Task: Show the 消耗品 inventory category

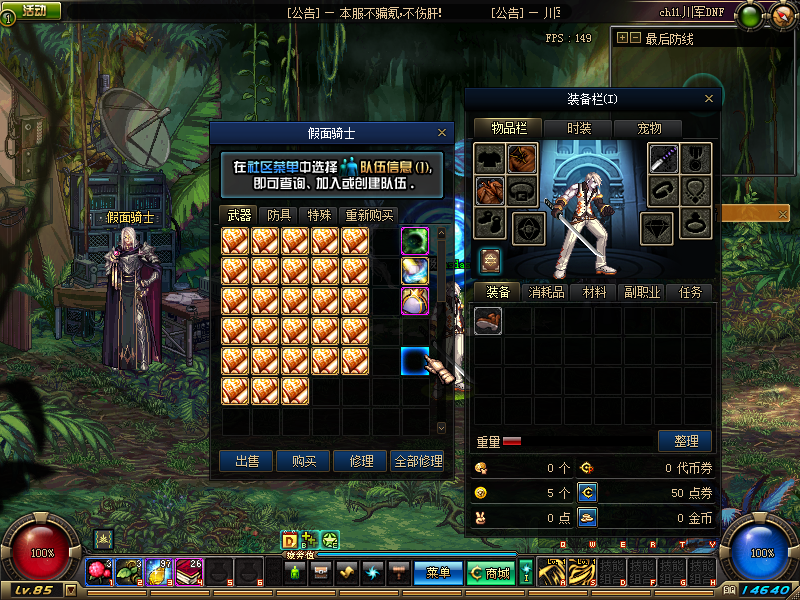Action: (x=547, y=292)
